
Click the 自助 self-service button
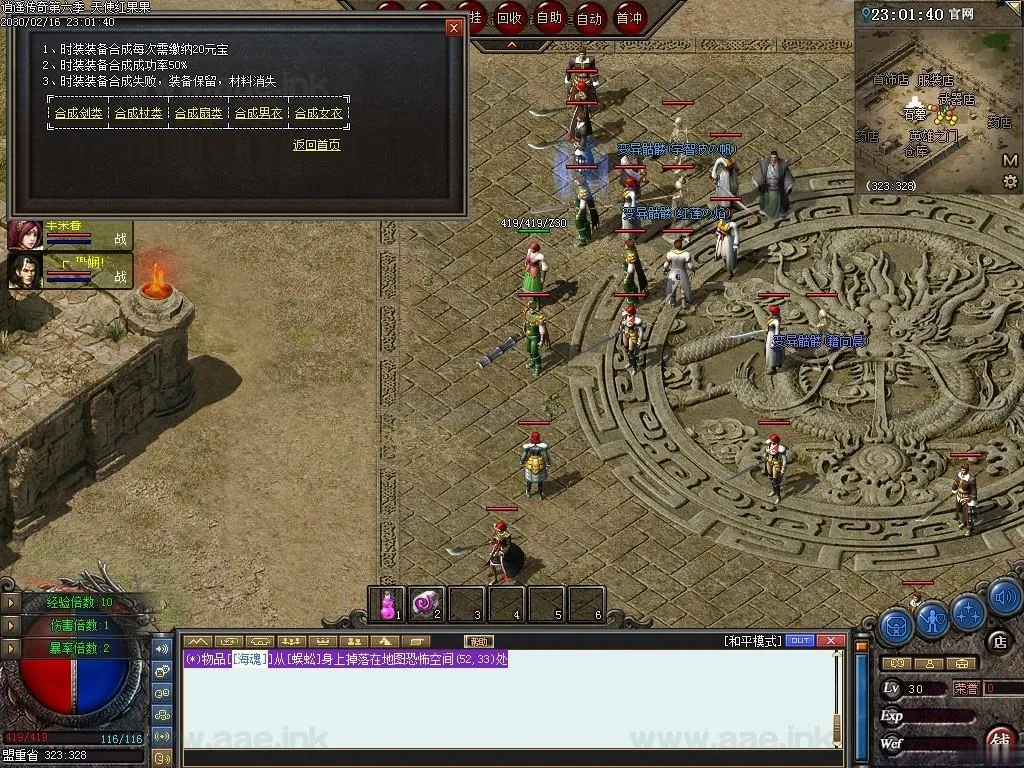pyautogui.click(x=549, y=17)
